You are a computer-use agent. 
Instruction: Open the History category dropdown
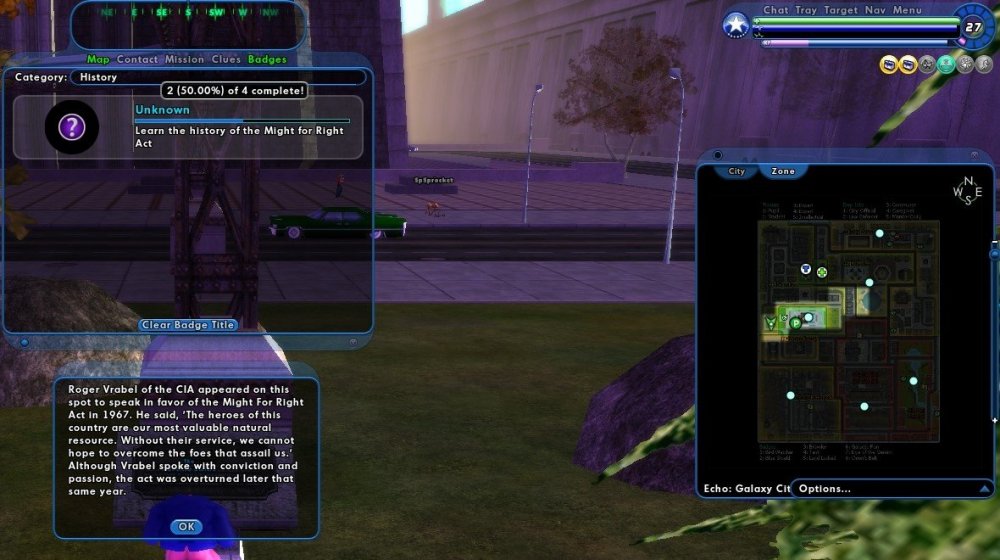coord(217,77)
